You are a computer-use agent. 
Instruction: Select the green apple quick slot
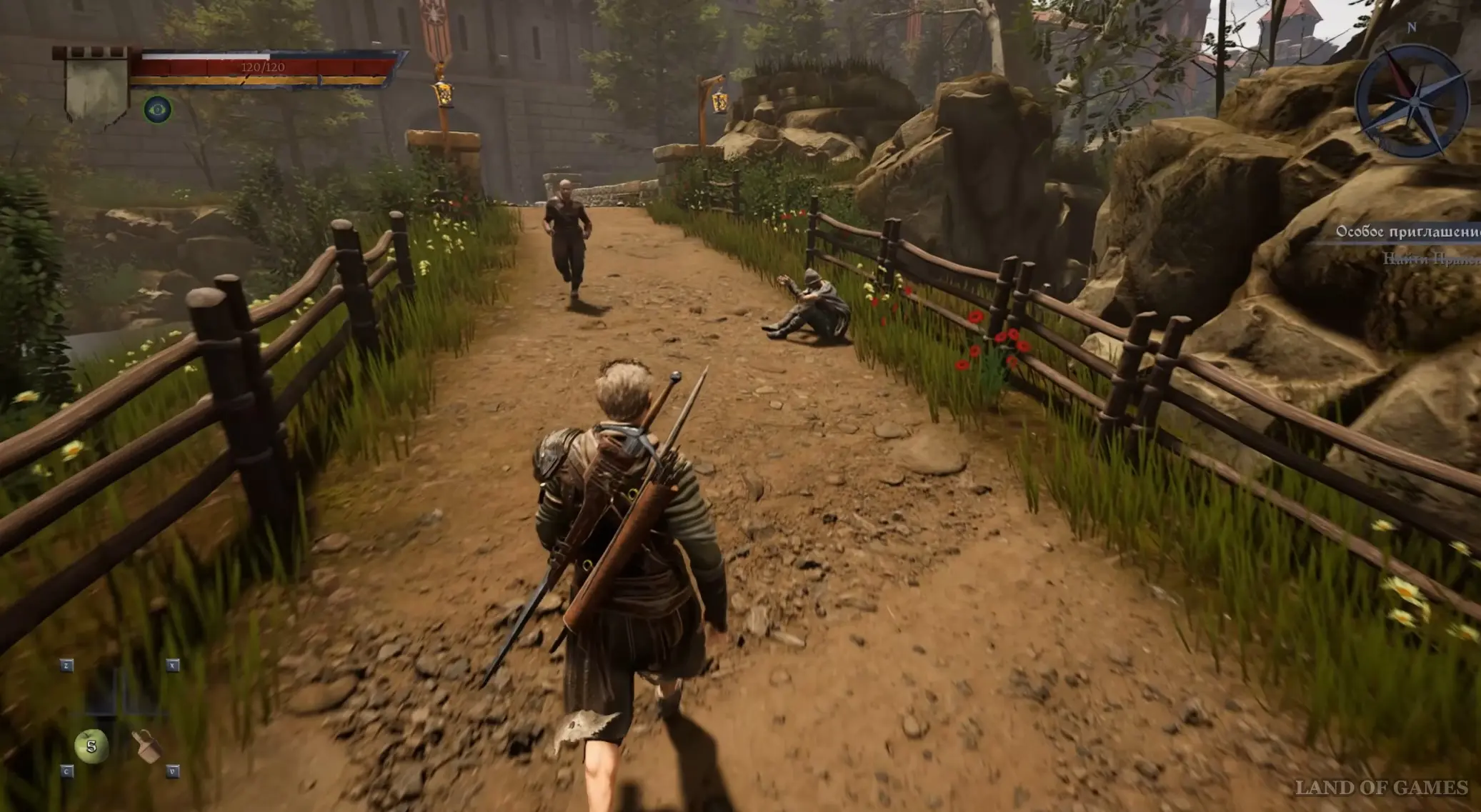[x=91, y=746]
